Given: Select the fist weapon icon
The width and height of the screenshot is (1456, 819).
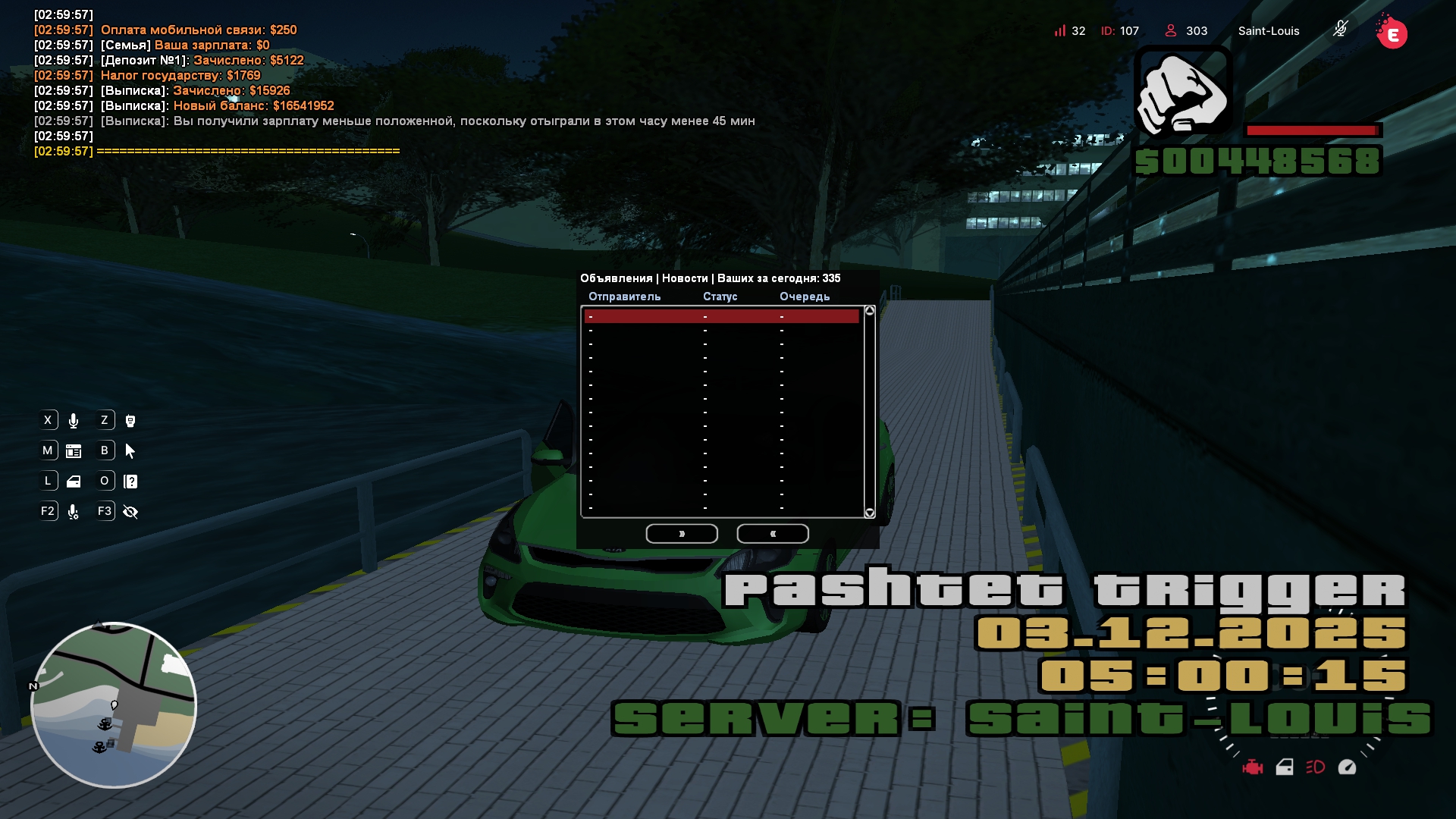Looking at the screenshot, I should (1182, 93).
